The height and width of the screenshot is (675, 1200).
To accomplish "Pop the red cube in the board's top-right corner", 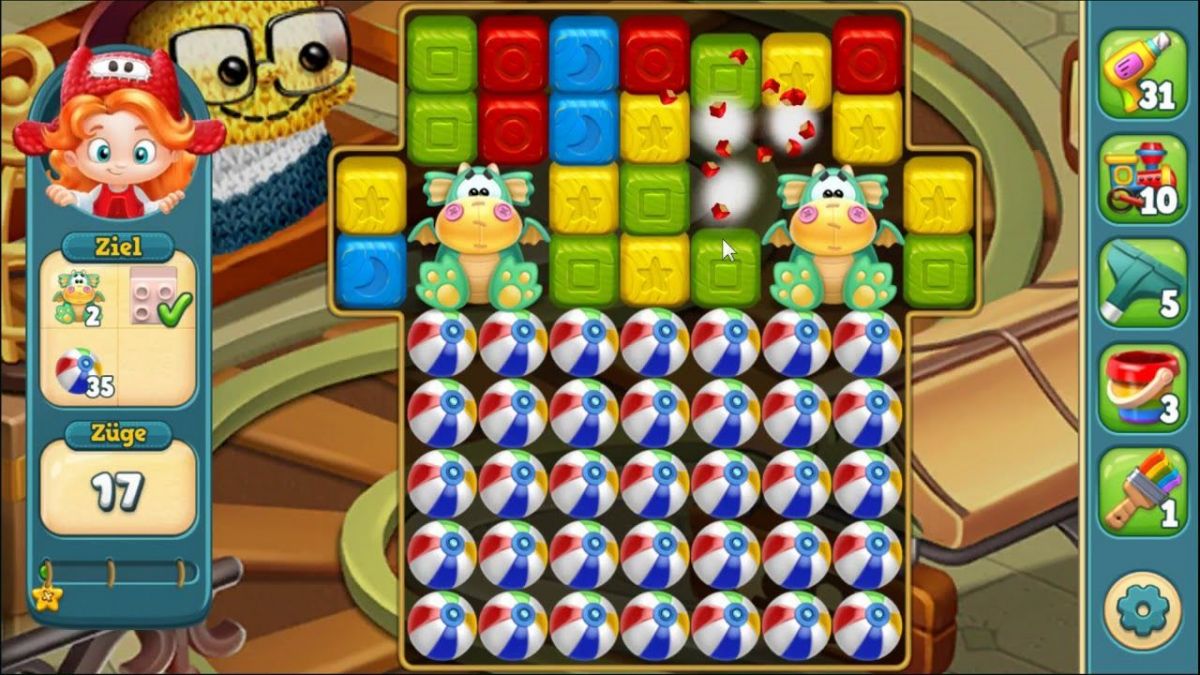I will click(x=867, y=52).
